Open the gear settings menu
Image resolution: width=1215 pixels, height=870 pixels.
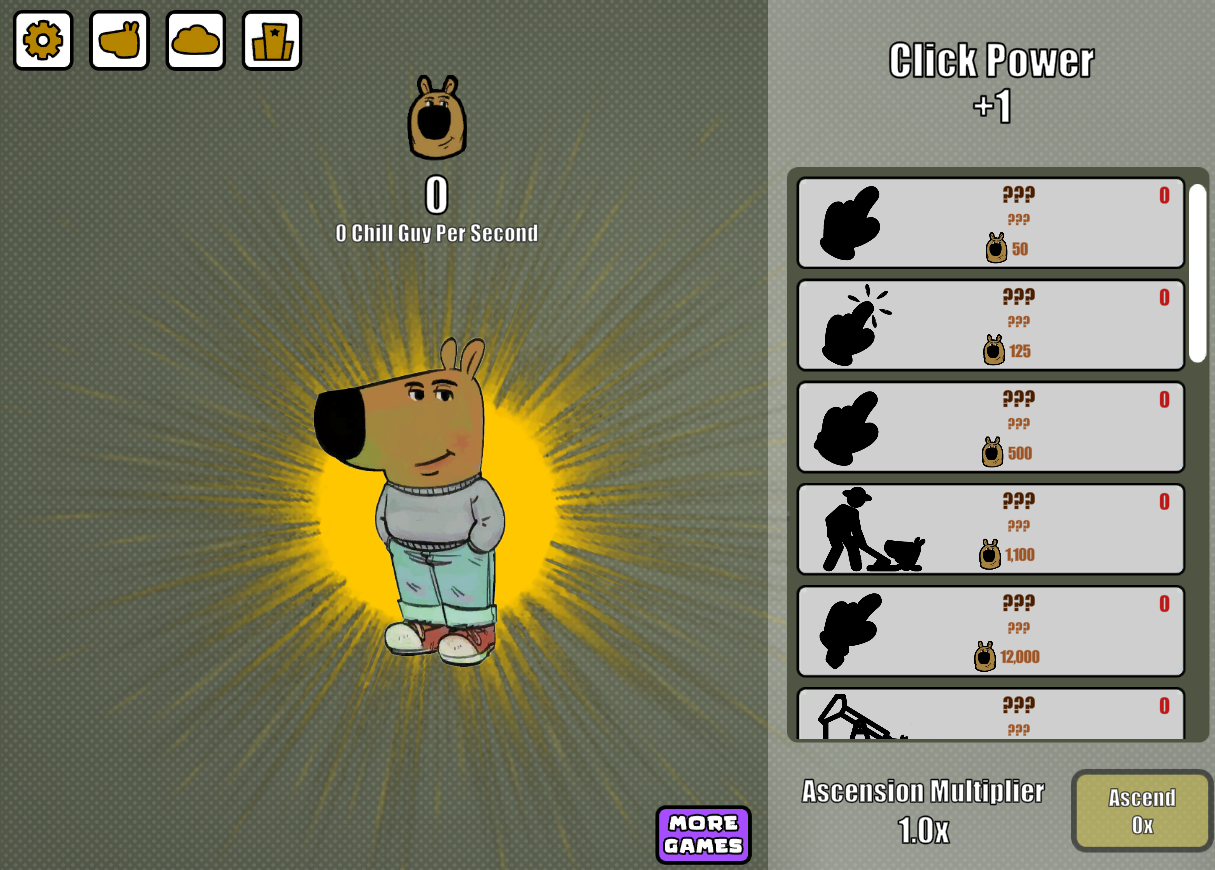click(x=43, y=40)
